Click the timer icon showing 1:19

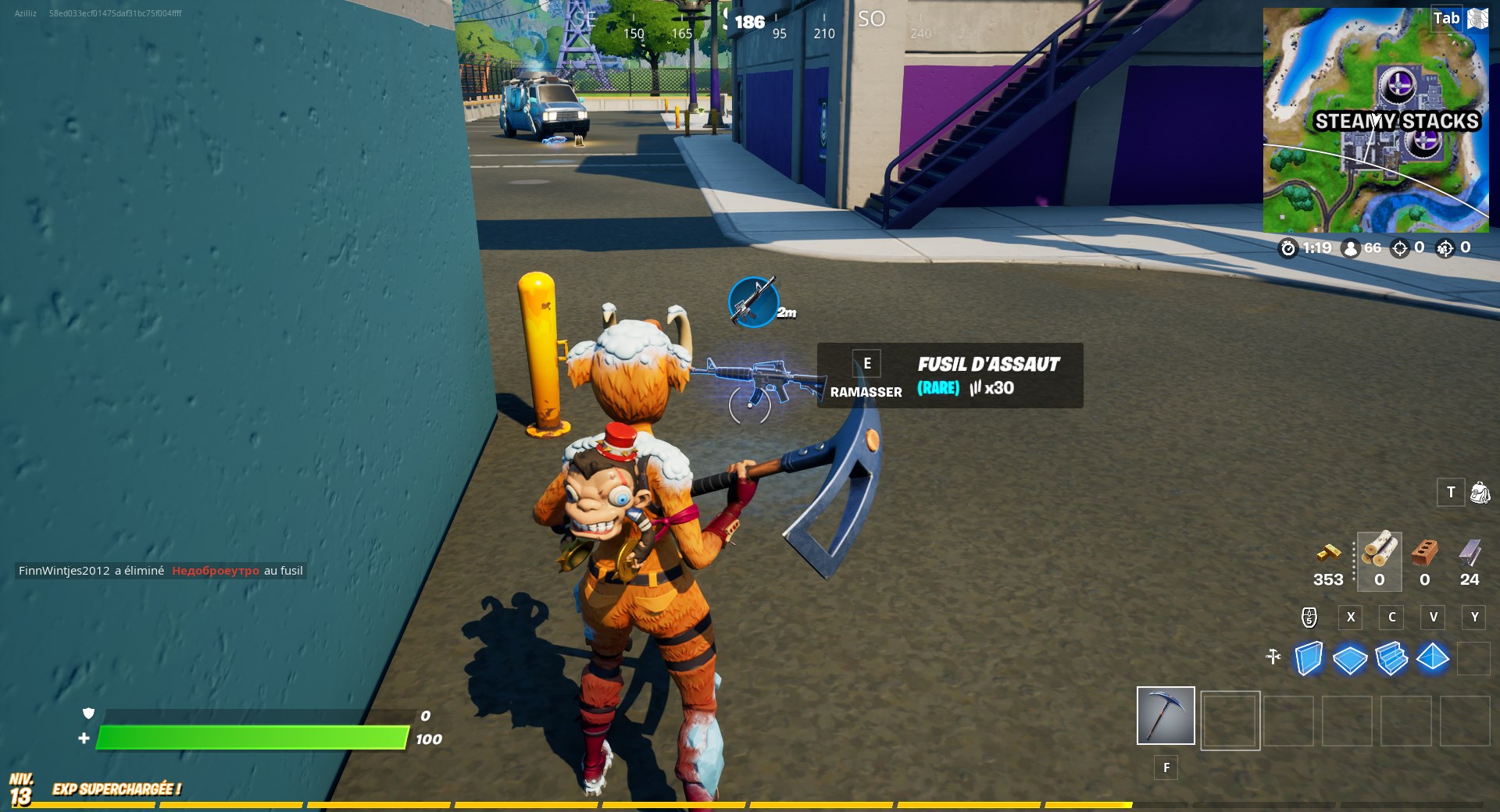pos(1288,248)
